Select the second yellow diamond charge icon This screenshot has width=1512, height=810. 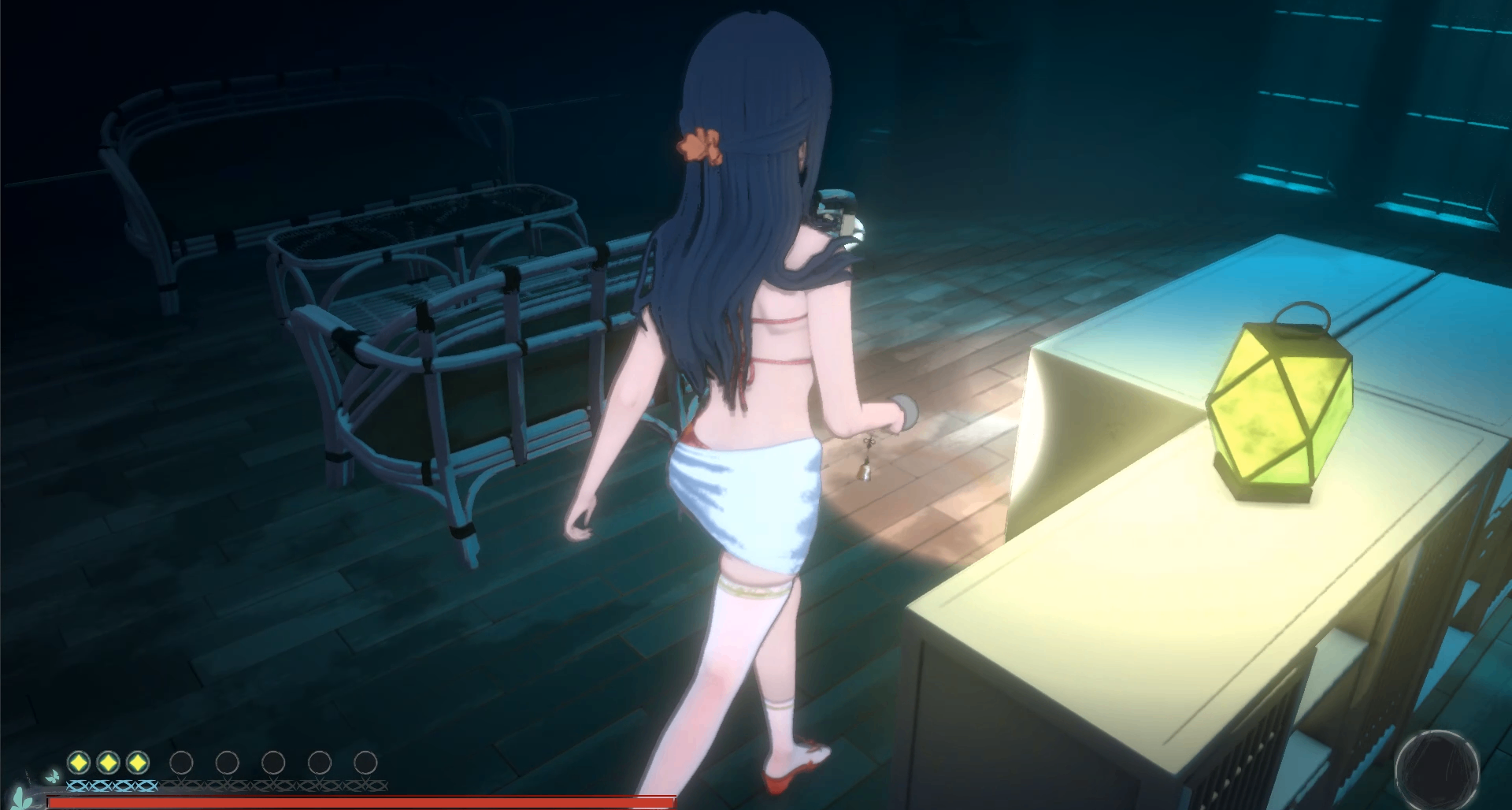pyautogui.click(x=109, y=762)
